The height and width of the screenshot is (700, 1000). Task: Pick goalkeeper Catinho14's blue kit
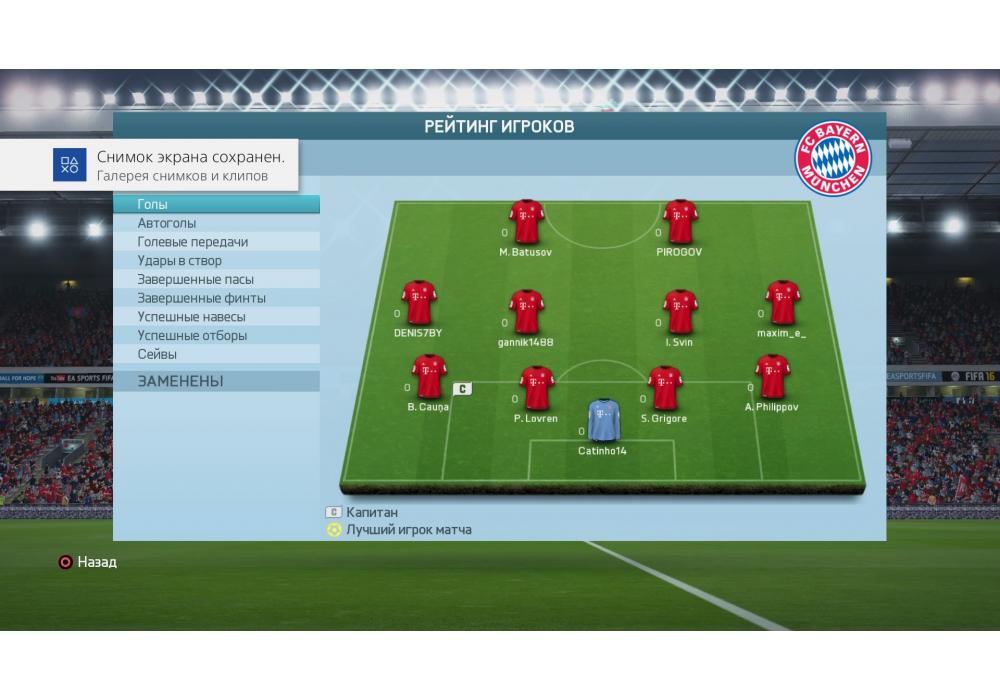click(603, 420)
